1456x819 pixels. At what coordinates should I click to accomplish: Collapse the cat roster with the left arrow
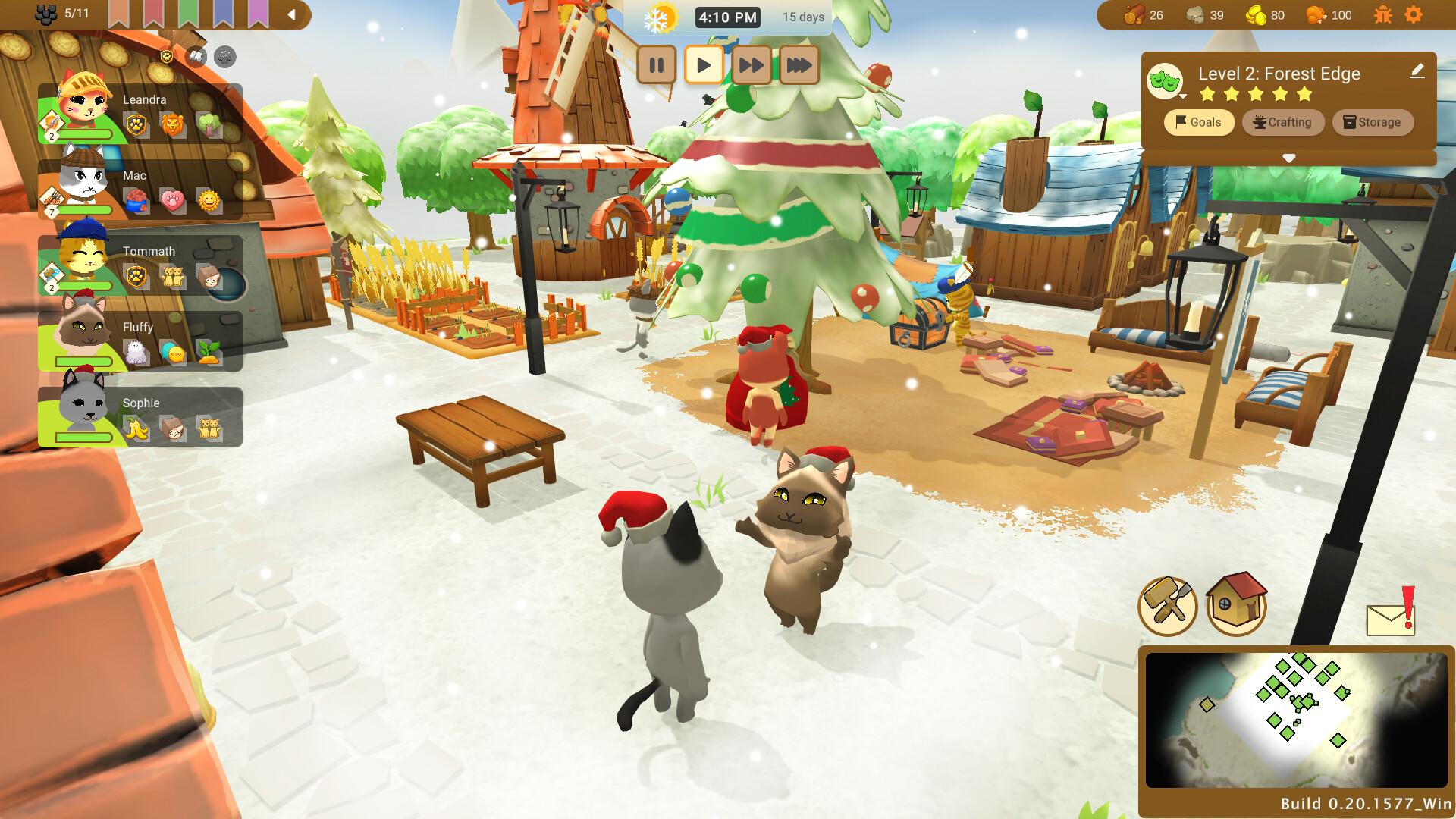coord(292,13)
